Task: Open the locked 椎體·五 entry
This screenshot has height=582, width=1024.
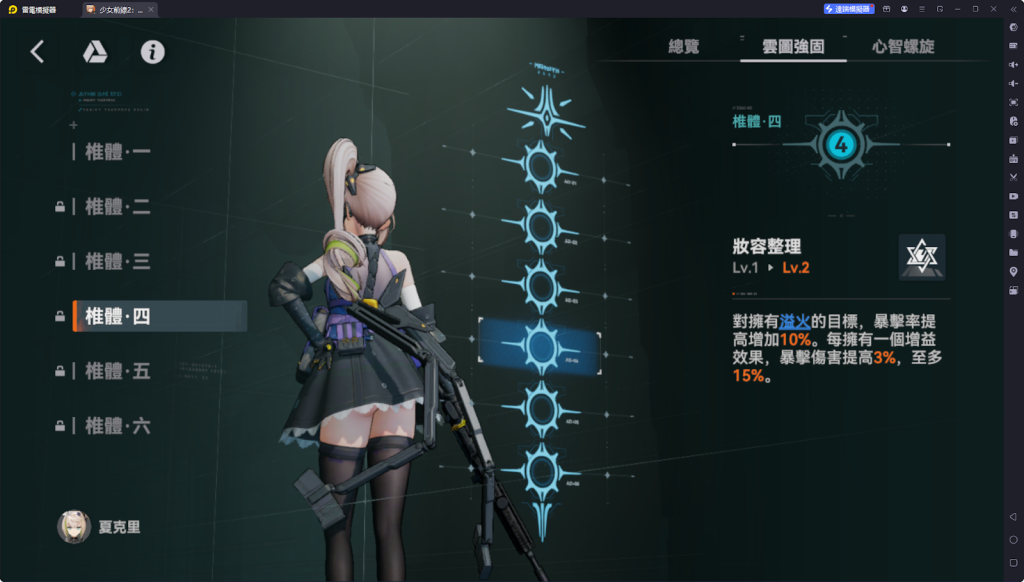Action: point(117,372)
